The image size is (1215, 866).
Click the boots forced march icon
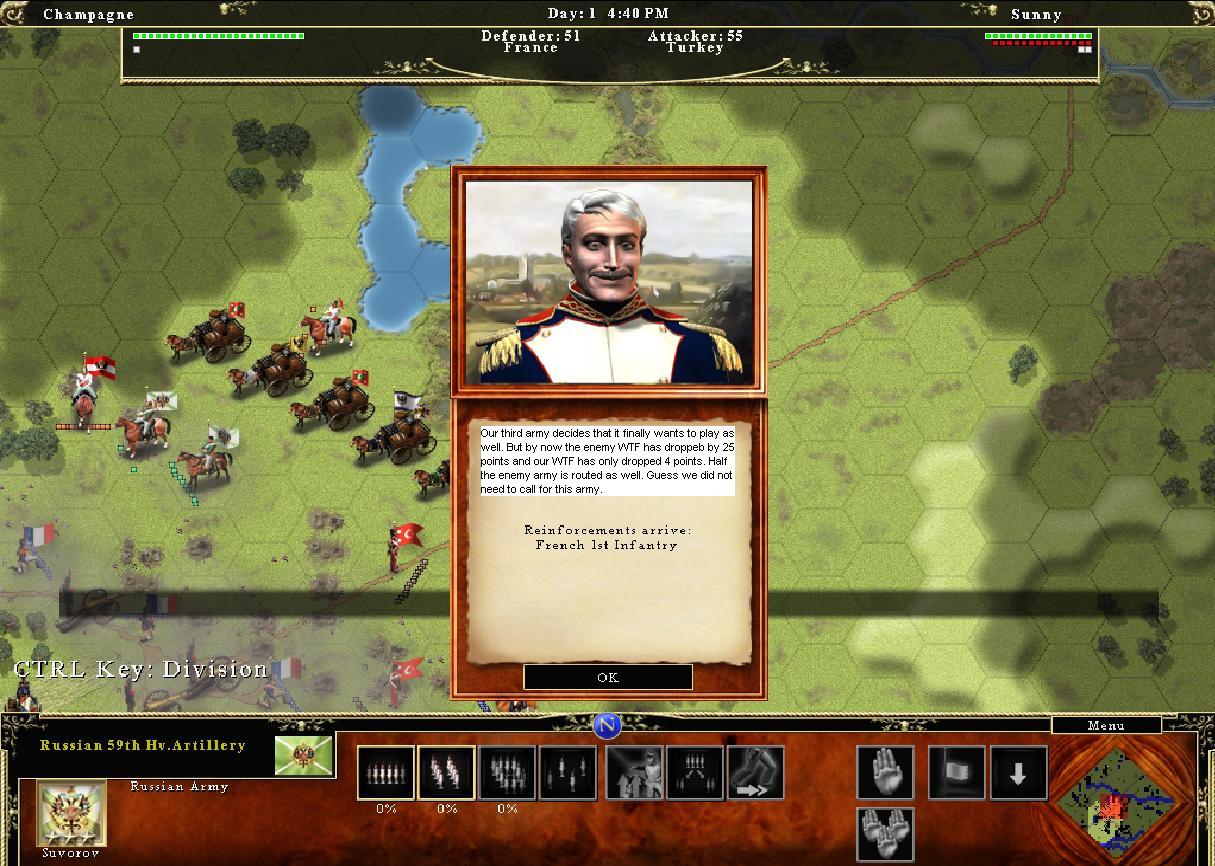coord(755,773)
